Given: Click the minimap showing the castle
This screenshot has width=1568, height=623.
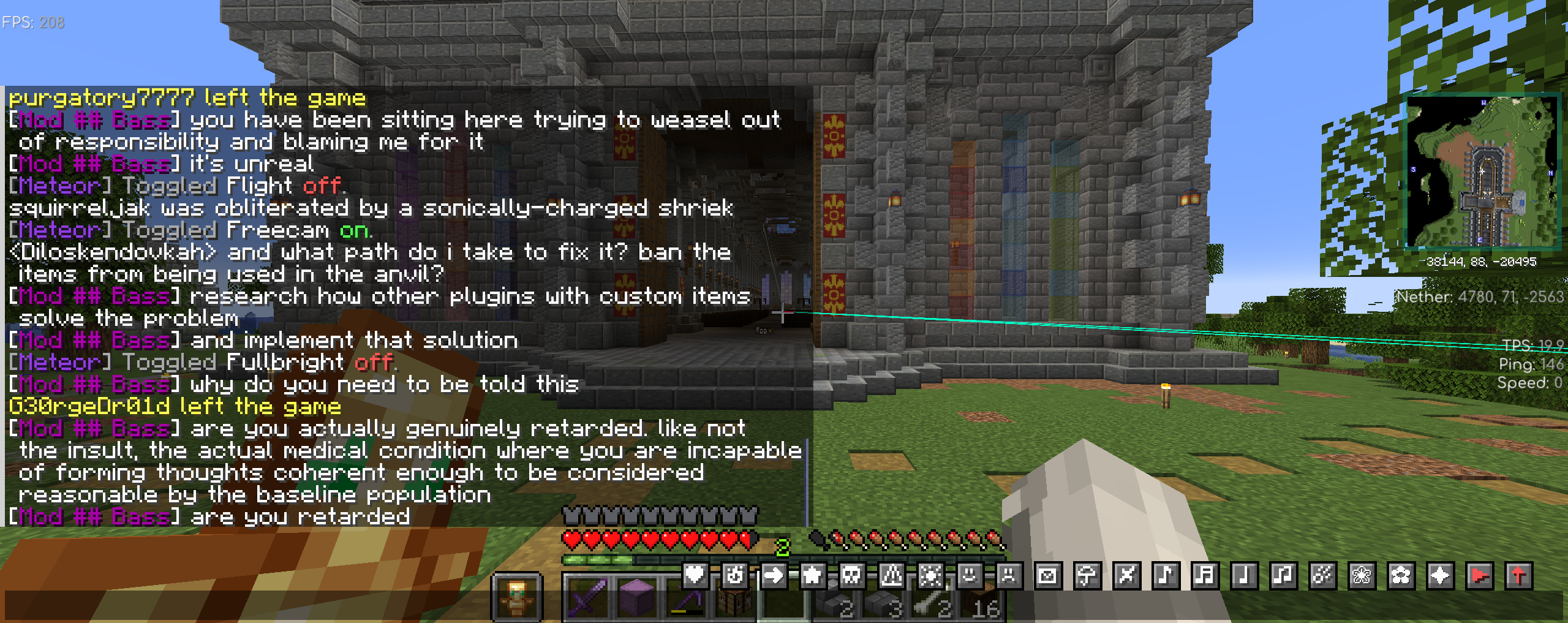Looking at the screenshot, I should click(1481, 172).
